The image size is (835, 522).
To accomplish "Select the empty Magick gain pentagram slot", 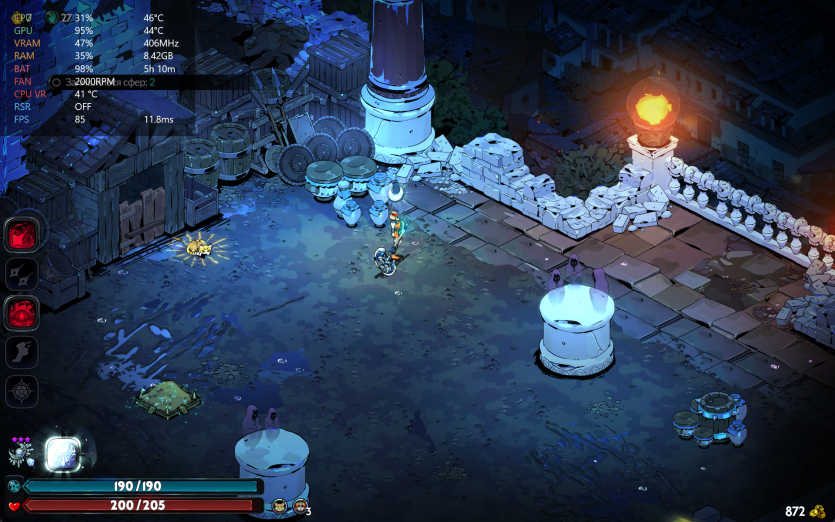I will pos(22,391).
